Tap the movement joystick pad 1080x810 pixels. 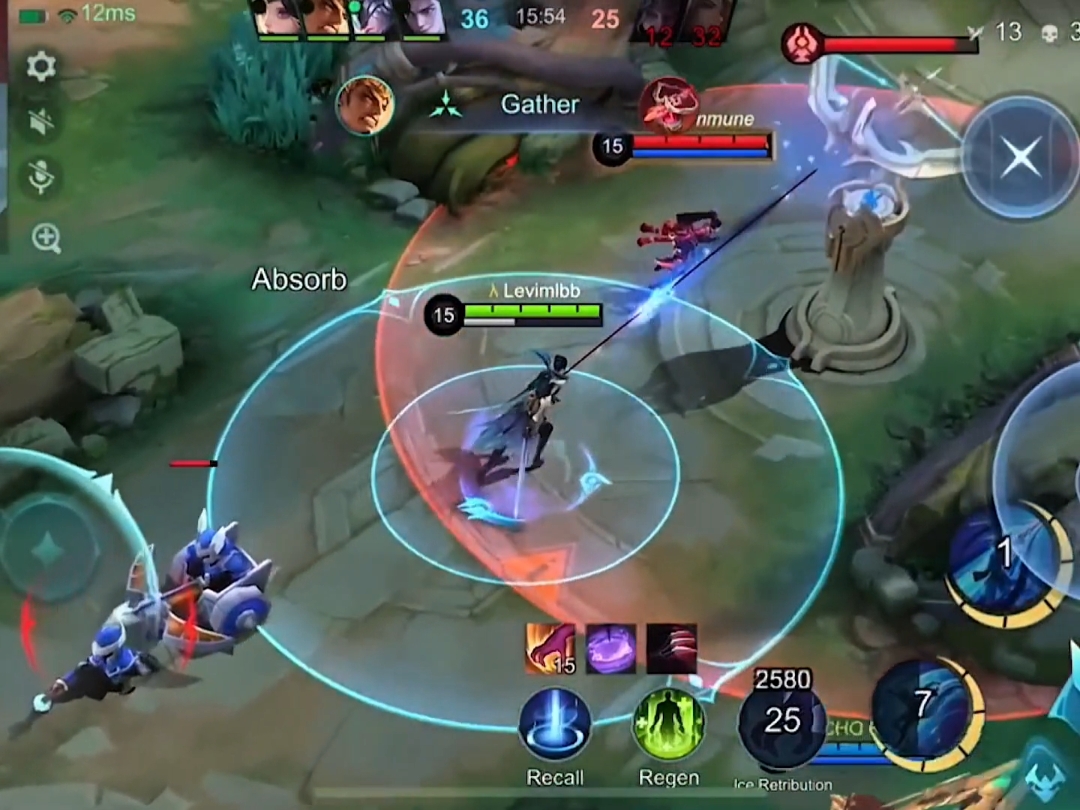tap(48, 548)
